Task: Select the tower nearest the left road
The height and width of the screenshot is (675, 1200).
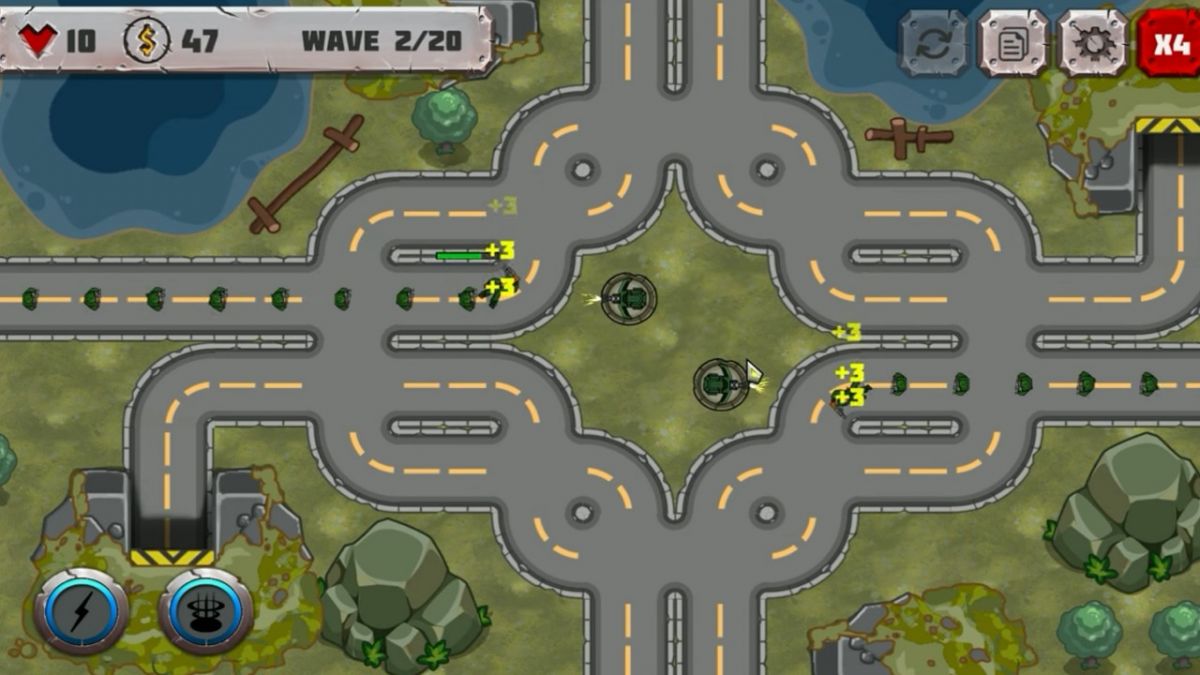Action: click(x=629, y=298)
